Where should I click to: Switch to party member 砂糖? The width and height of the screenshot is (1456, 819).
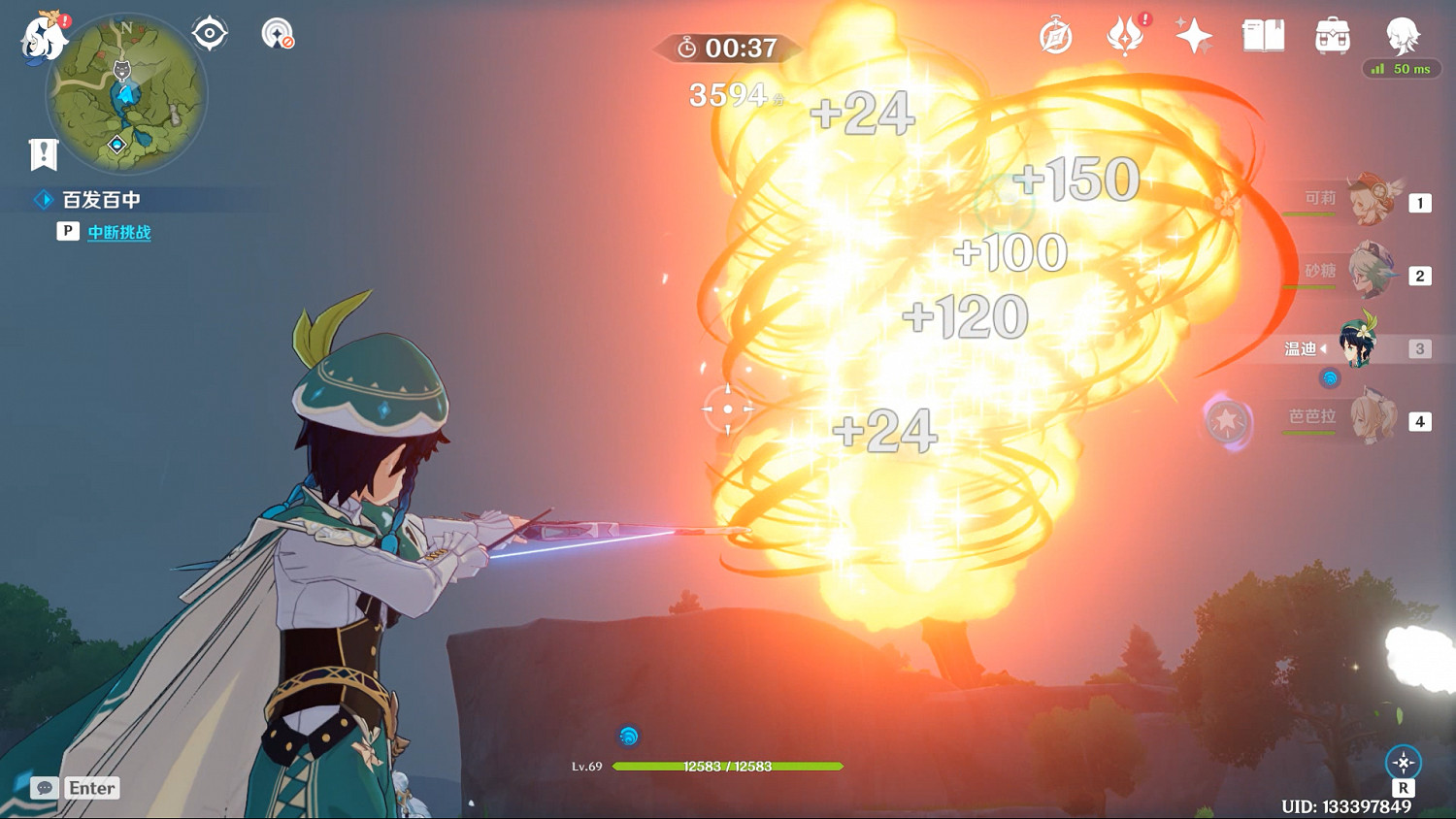pyautogui.click(x=1371, y=275)
